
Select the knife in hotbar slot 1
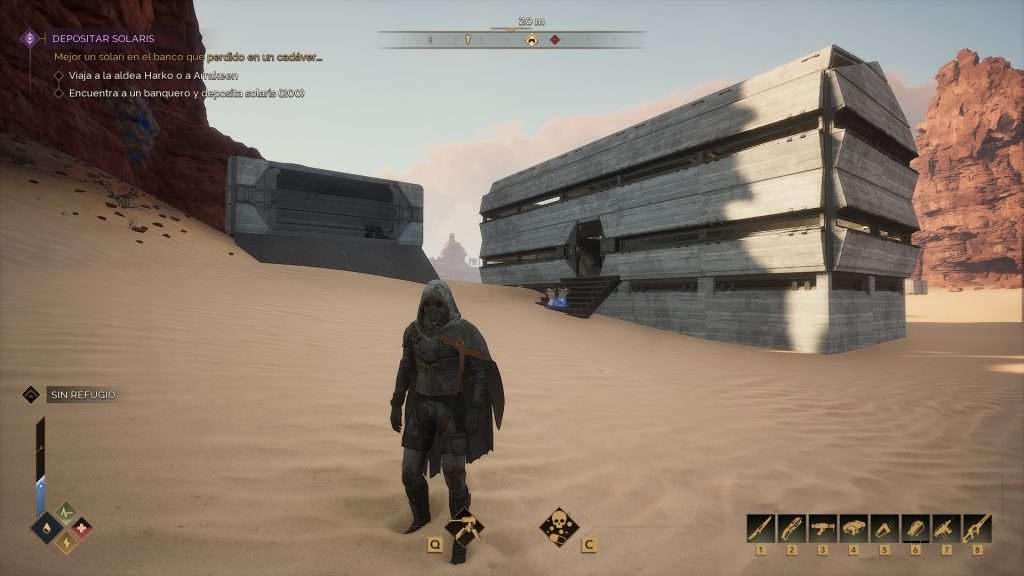coord(761,528)
